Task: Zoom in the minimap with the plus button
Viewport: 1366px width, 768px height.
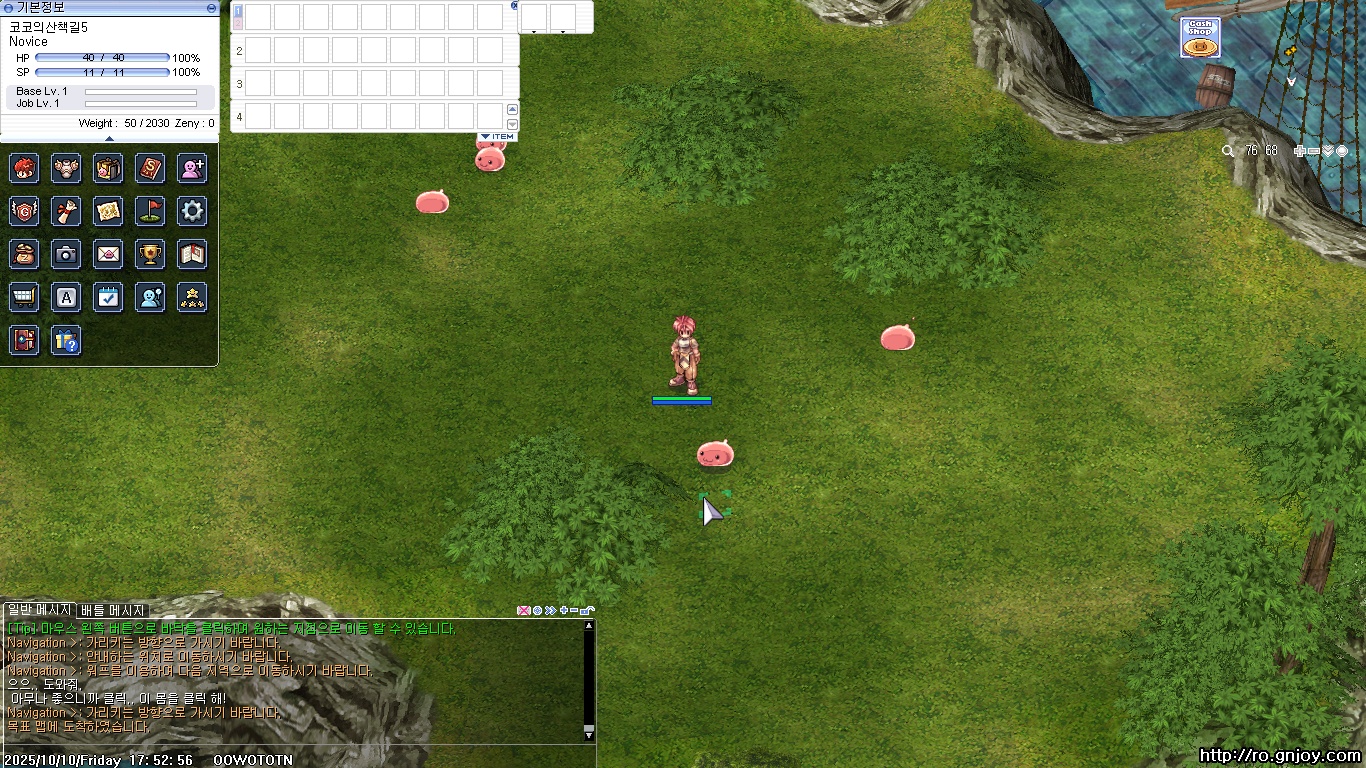Action: click(1299, 151)
